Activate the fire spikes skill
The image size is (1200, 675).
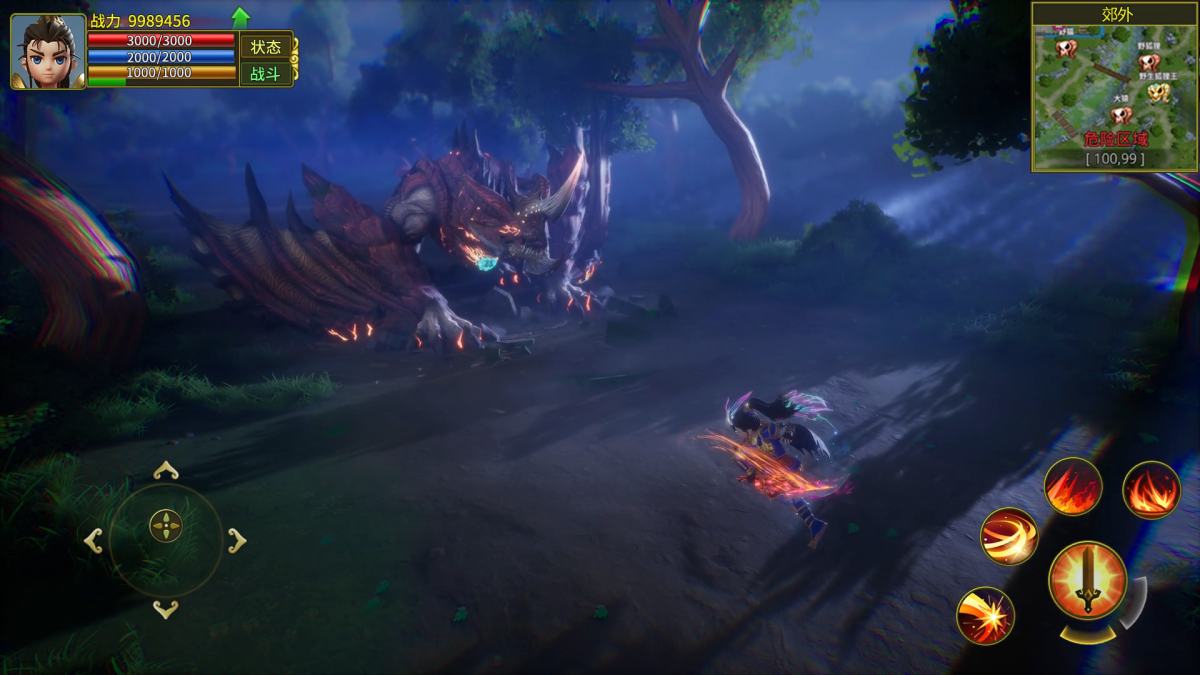coord(1073,487)
